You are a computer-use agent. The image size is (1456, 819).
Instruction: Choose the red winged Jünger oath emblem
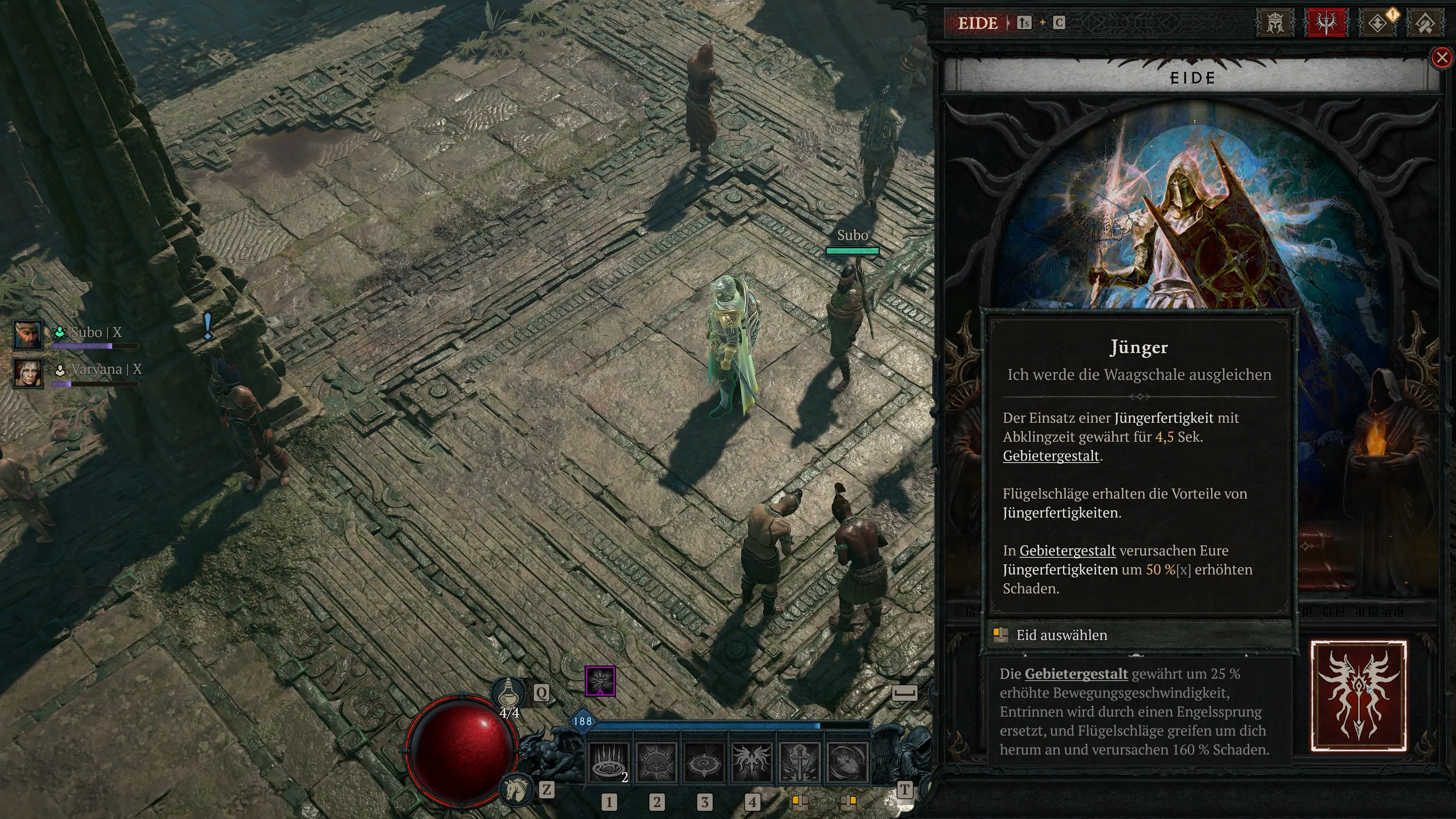[1358, 696]
